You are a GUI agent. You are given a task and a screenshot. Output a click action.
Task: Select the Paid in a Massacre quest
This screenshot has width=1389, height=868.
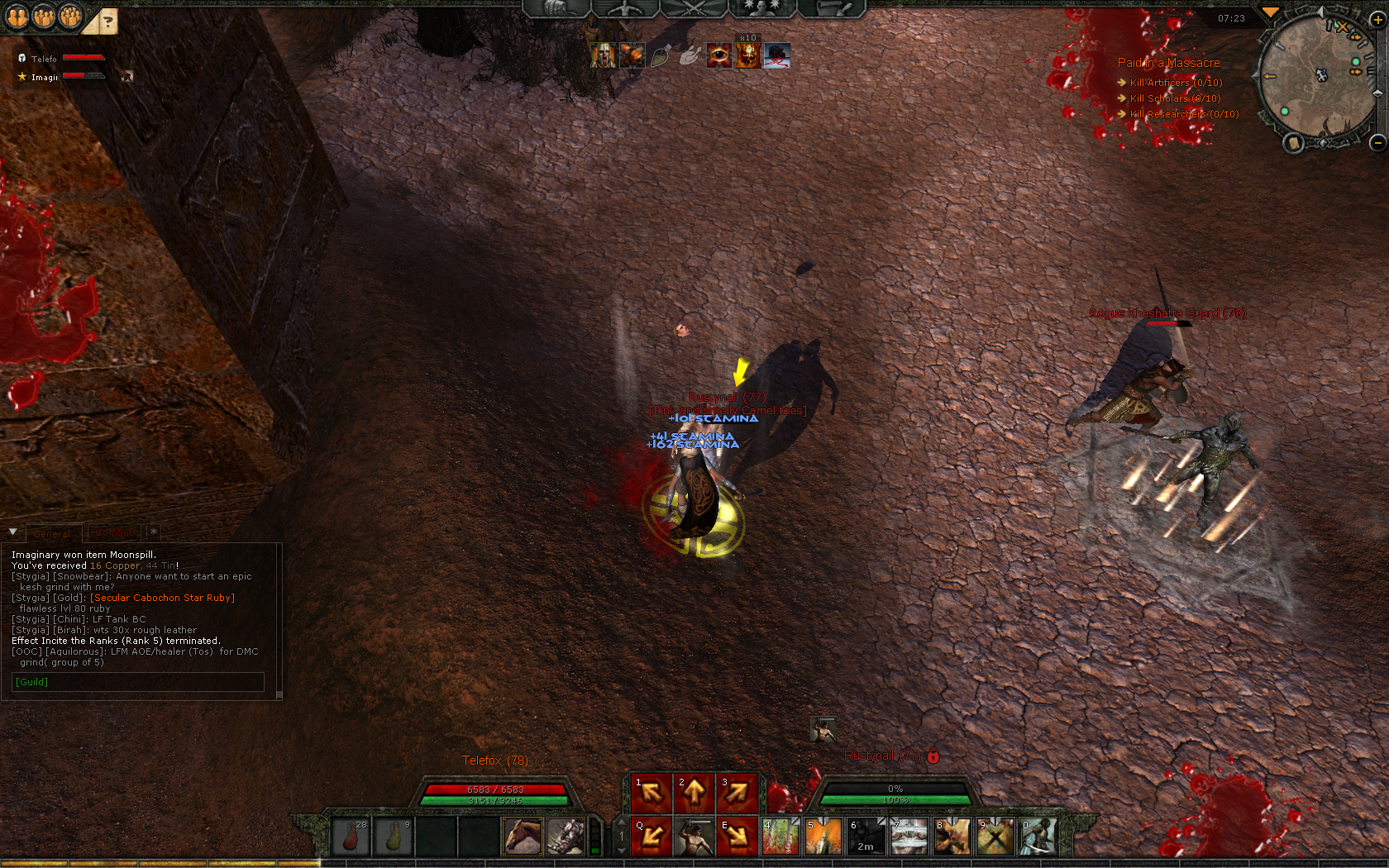point(1168,63)
